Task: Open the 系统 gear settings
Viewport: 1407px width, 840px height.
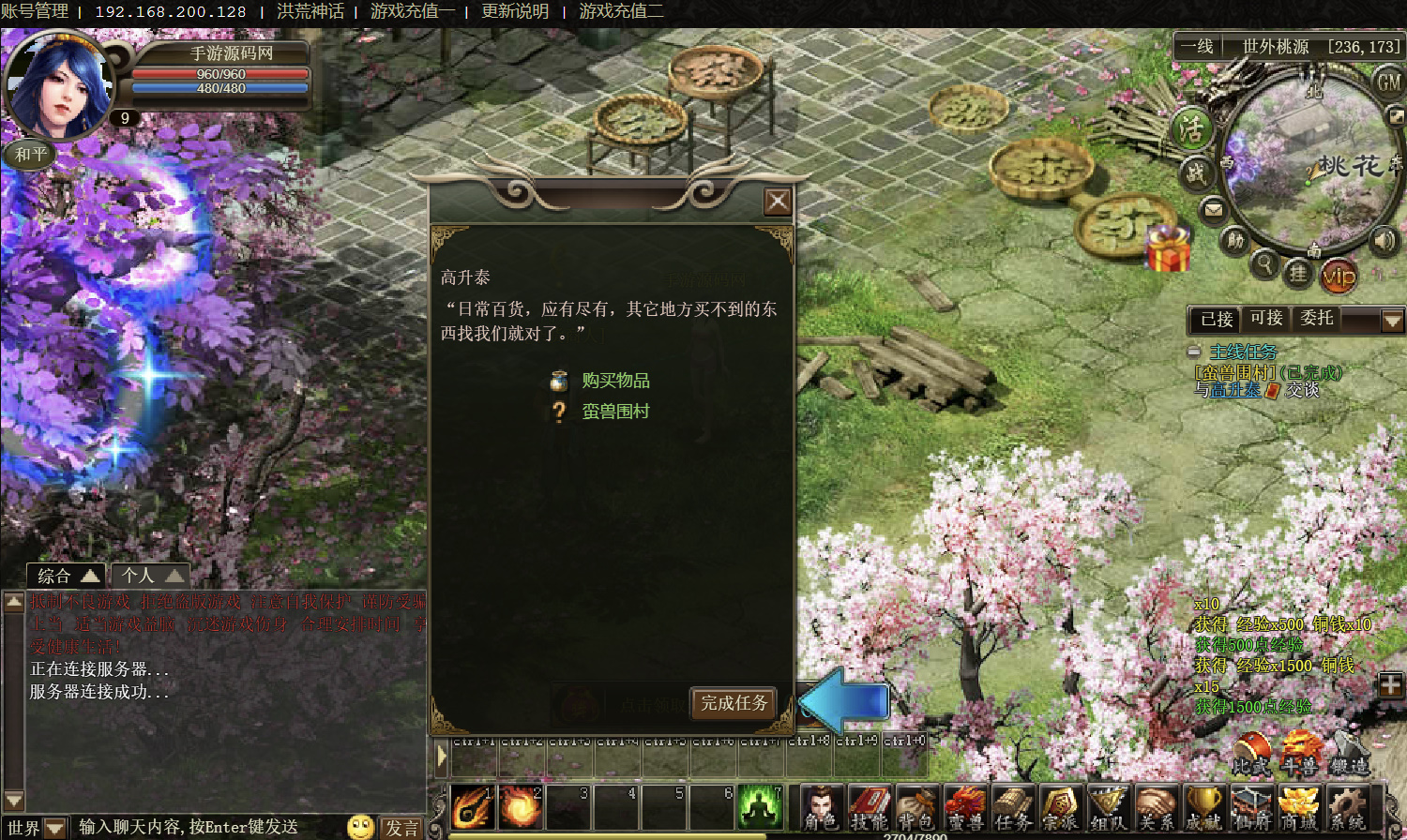Action: click(x=1347, y=808)
